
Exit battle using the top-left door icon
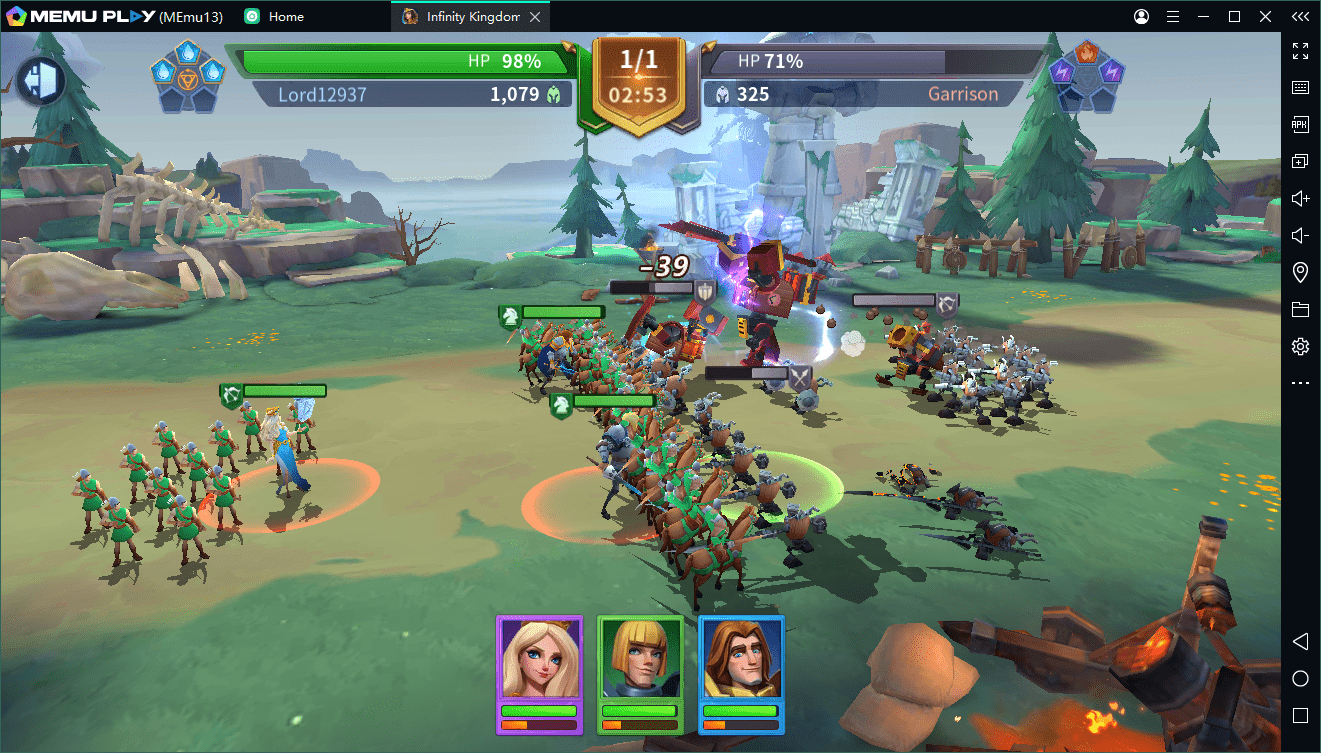pos(41,82)
